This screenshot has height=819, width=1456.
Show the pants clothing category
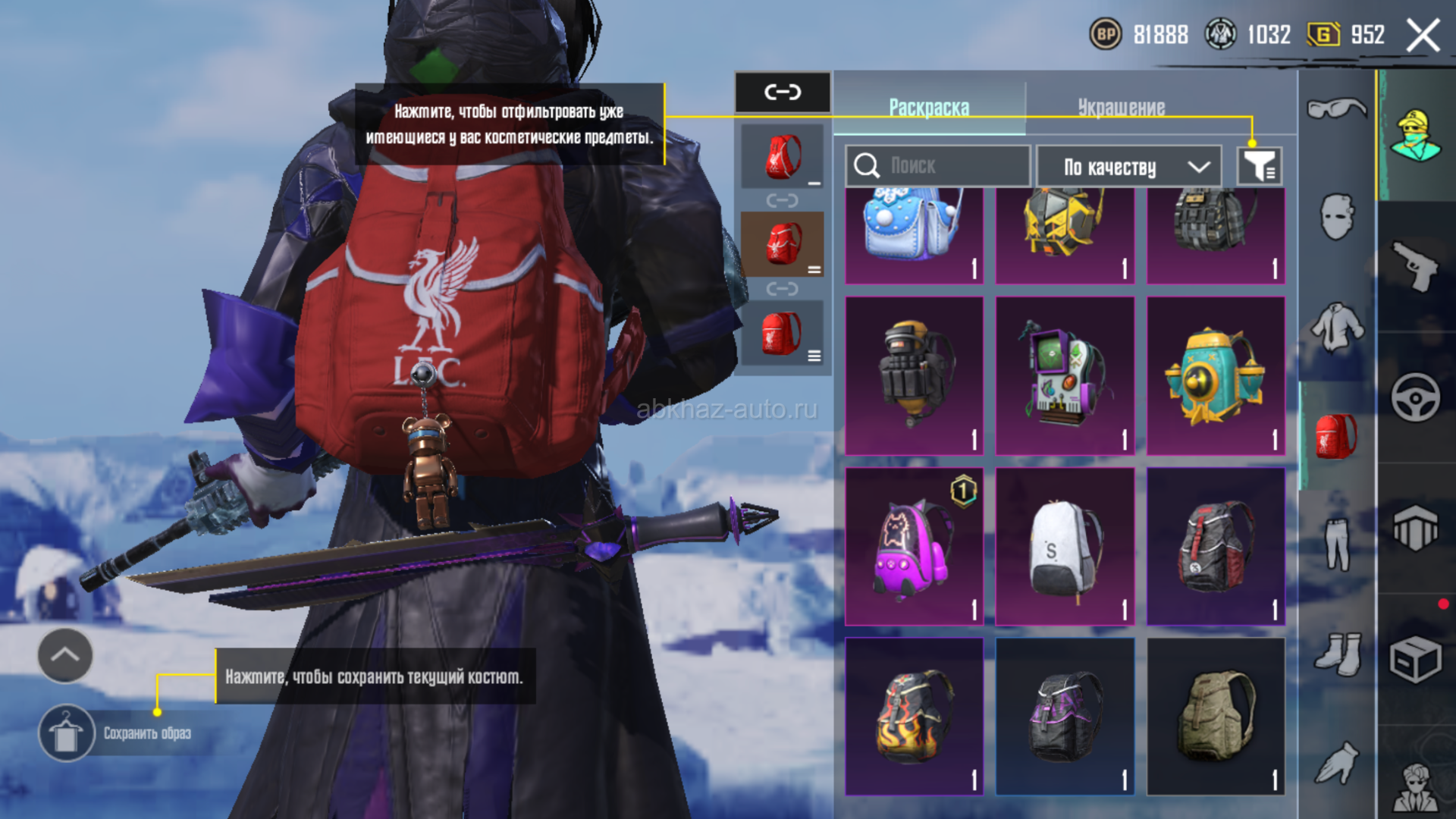1336,543
